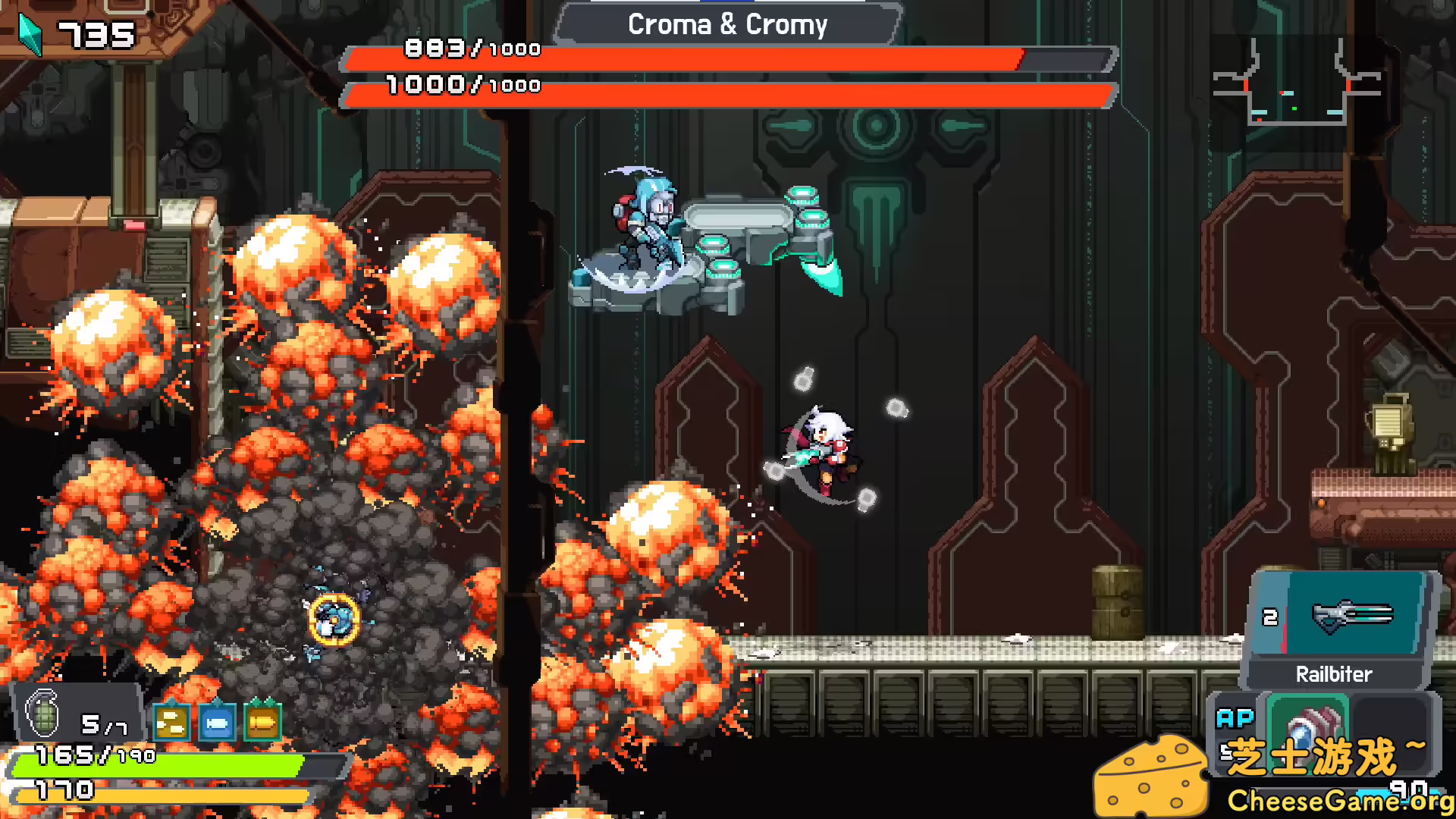Image resolution: width=1456 pixels, height=819 pixels.
Task: Select the triple-bullet spread ammo perk
Action: coord(171,722)
